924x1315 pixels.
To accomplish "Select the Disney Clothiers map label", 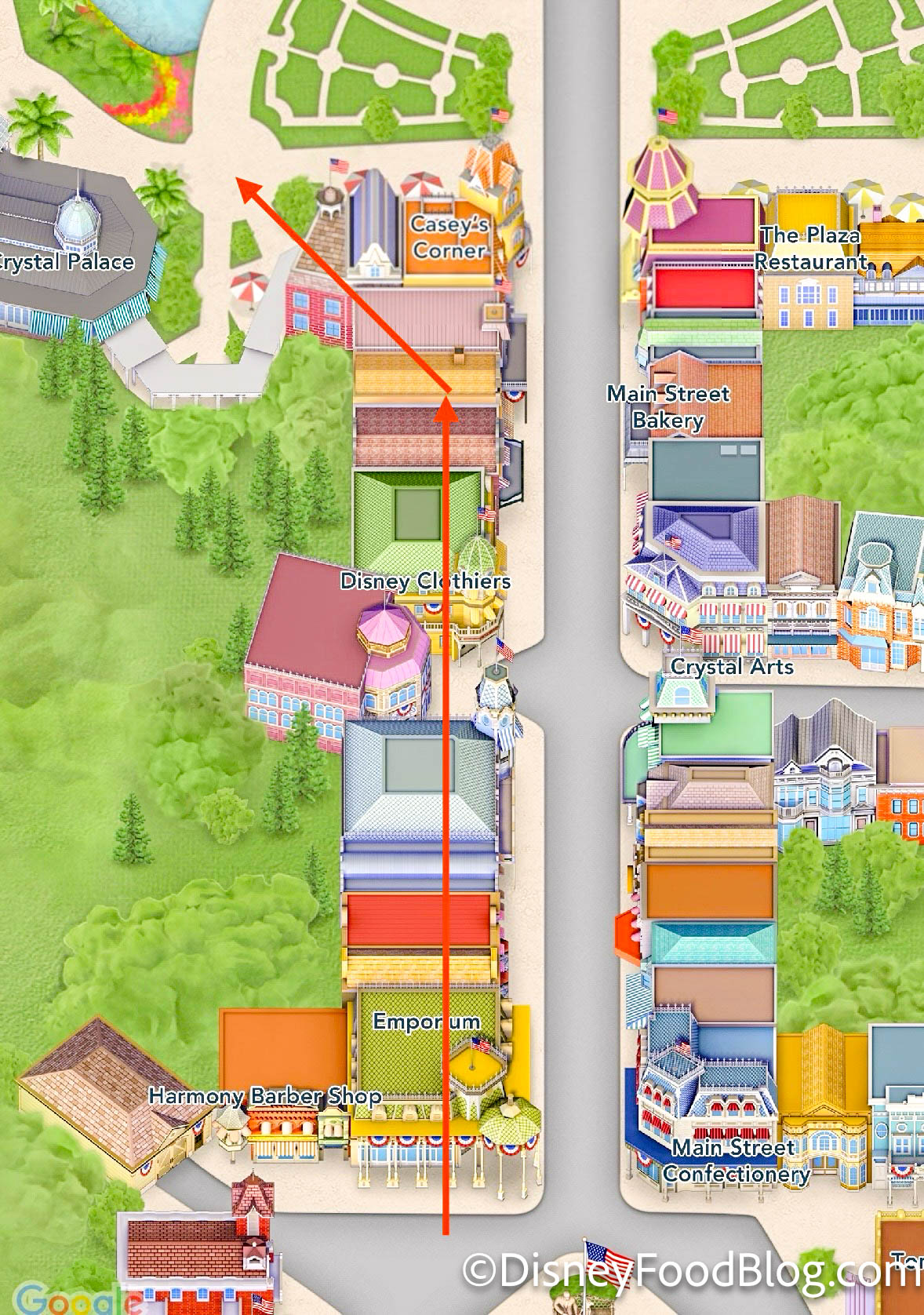I will pos(425,581).
